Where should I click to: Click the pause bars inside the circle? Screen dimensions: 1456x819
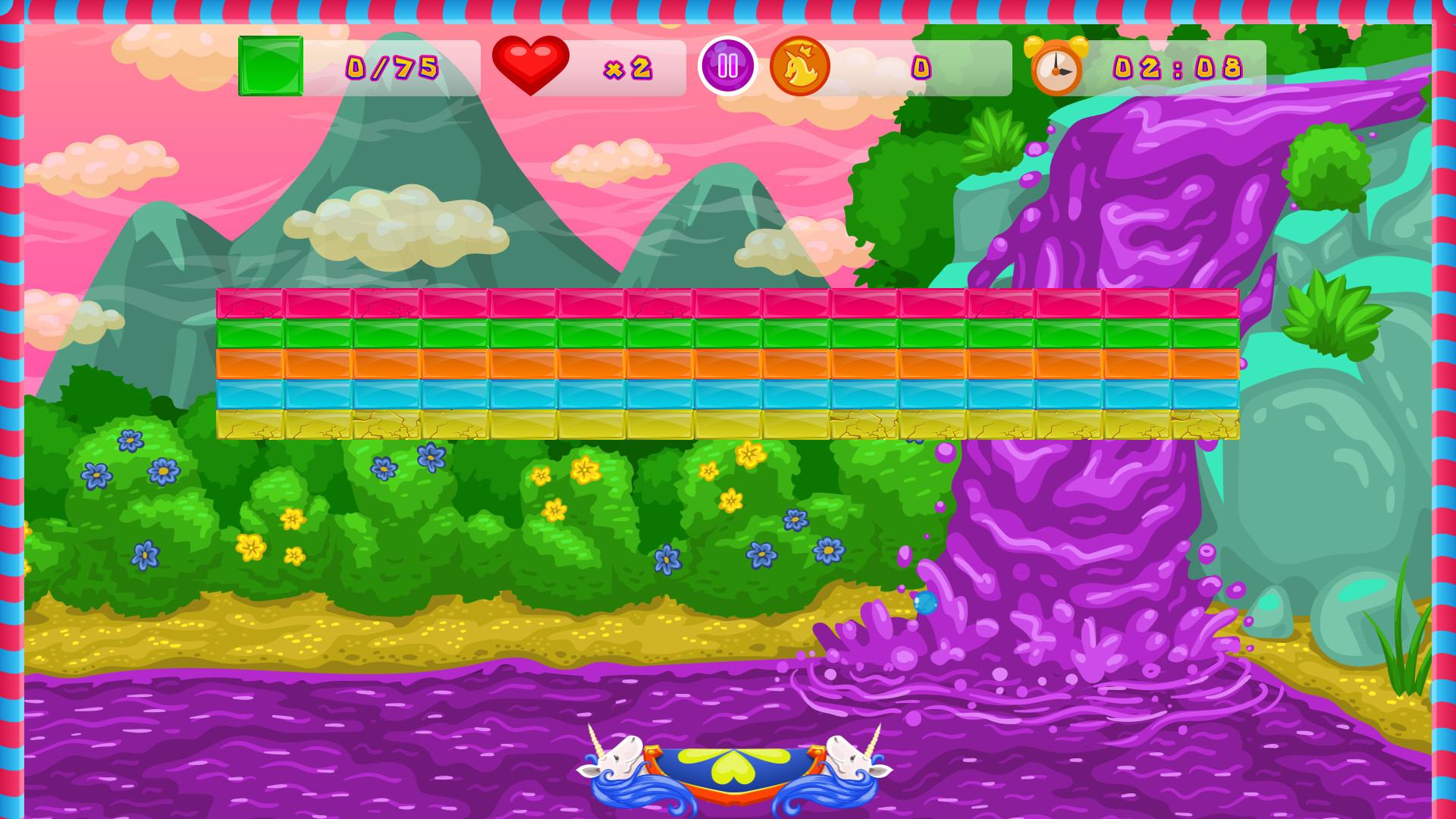(x=726, y=67)
